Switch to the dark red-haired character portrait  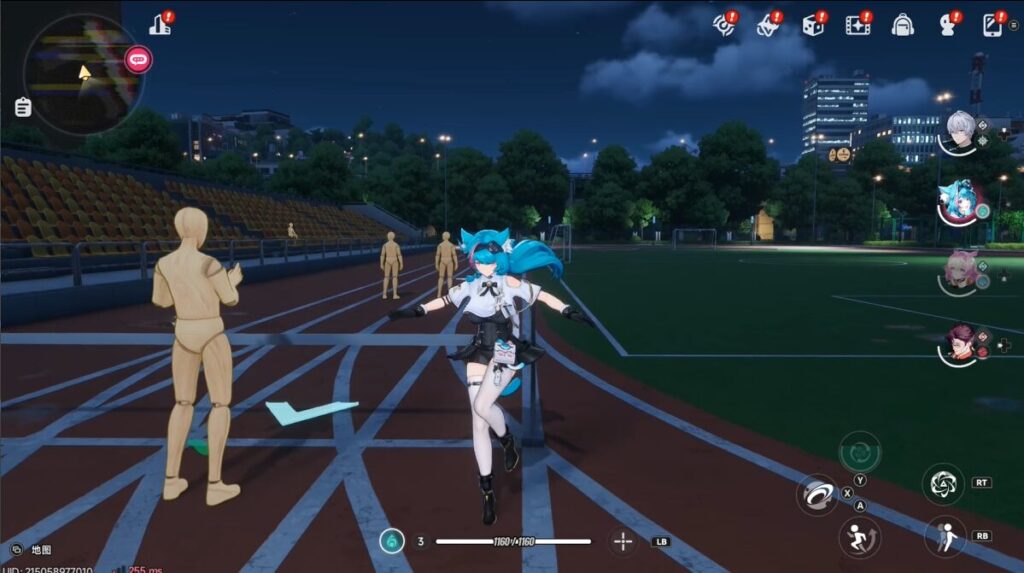click(960, 343)
